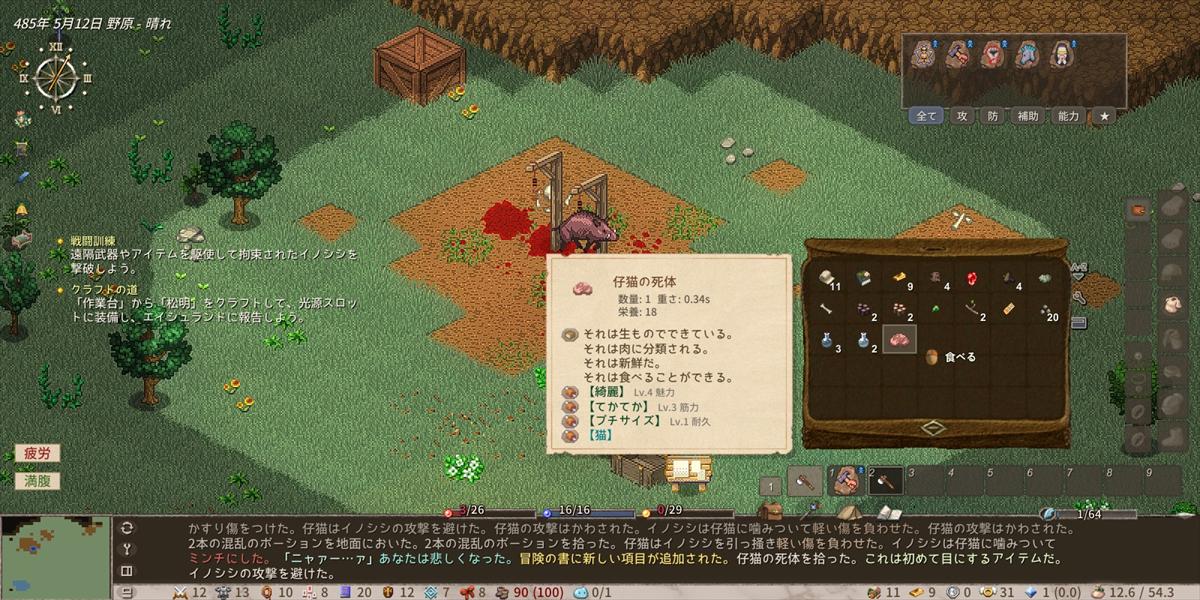Collapse the inventory with the diamond handle
Image resolution: width=1200 pixels, height=600 pixels.
pyautogui.click(x=933, y=428)
